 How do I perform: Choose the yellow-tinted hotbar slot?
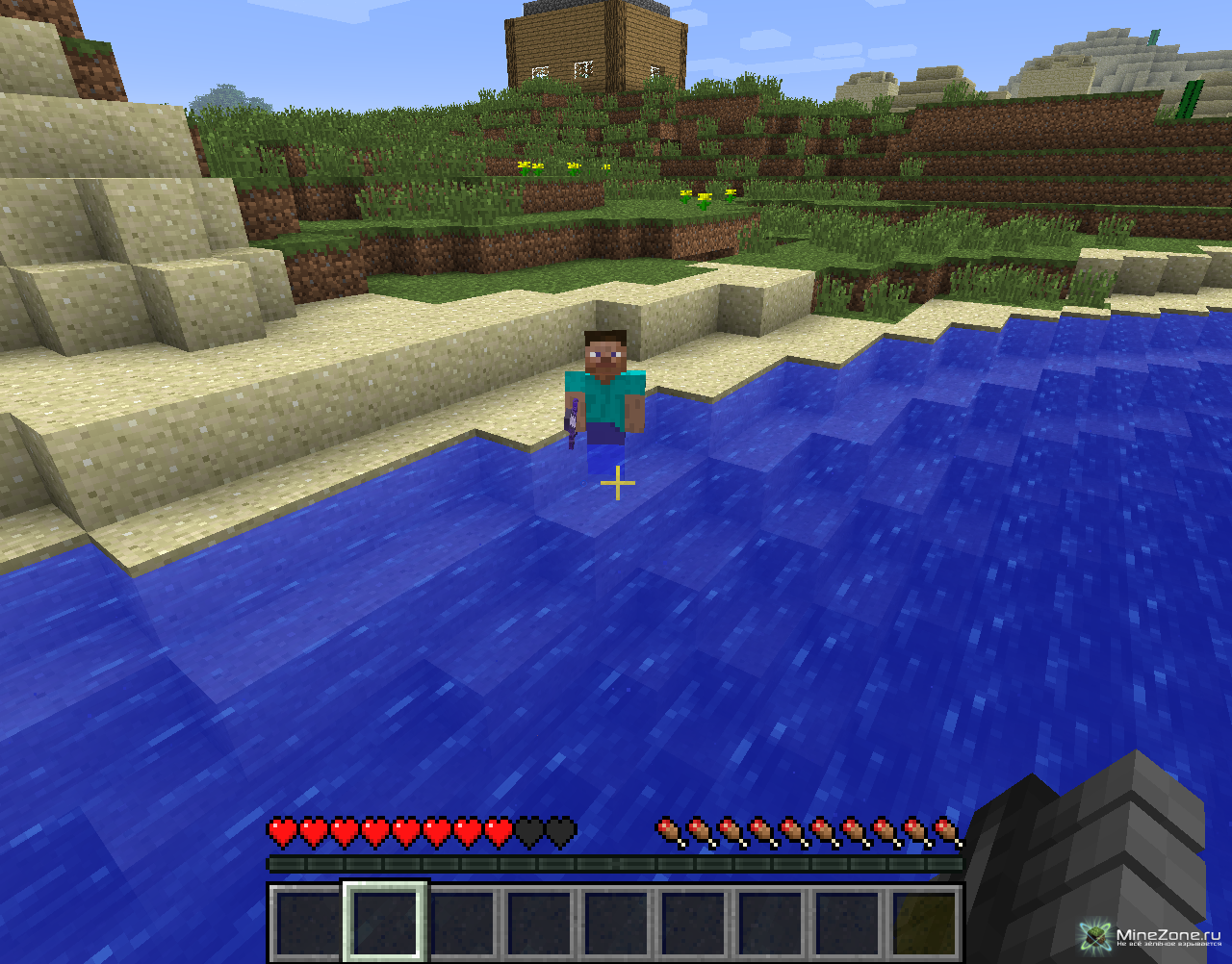[924, 924]
